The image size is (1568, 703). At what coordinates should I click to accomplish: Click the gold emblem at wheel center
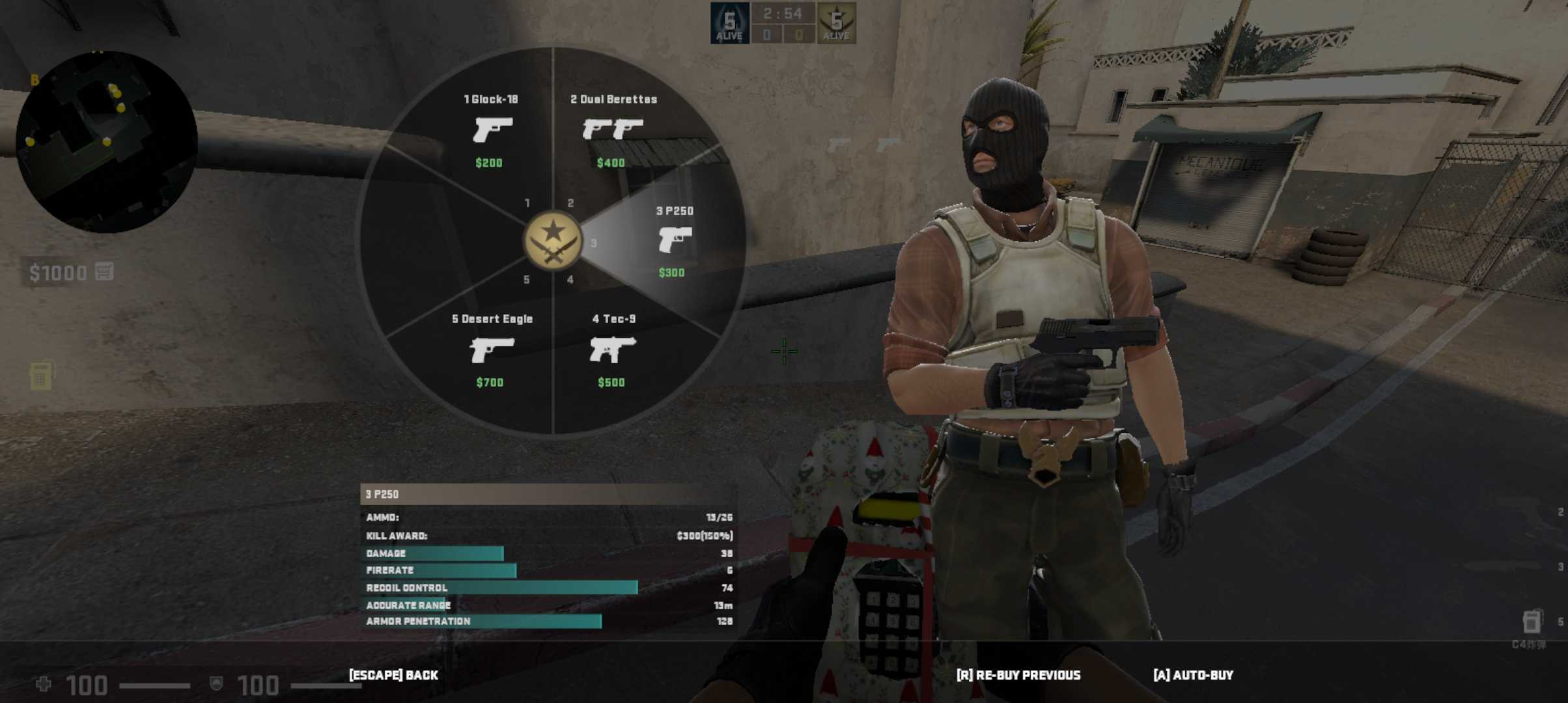[553, 241]
